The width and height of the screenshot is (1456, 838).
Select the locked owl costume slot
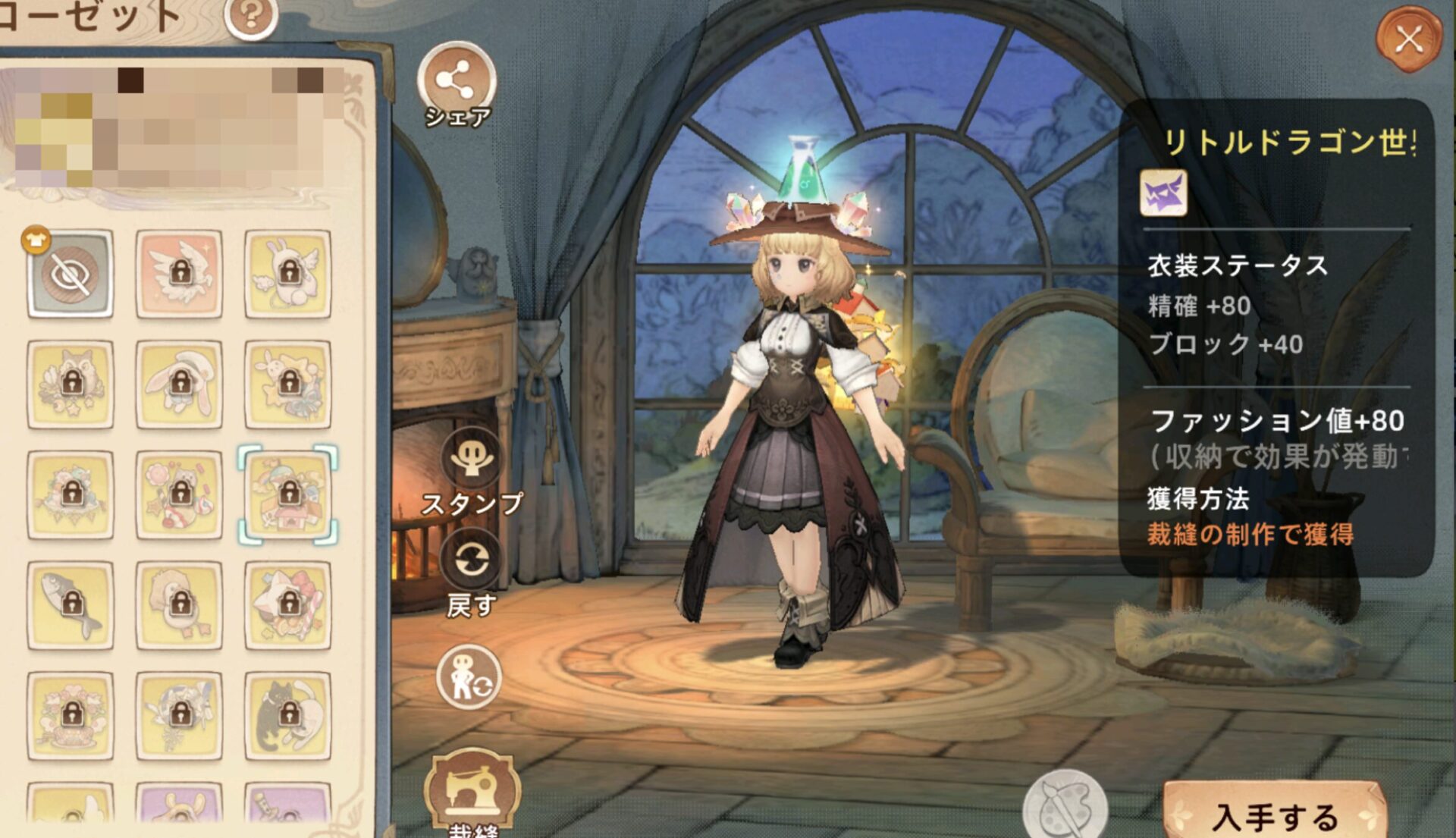coord(71,384)
